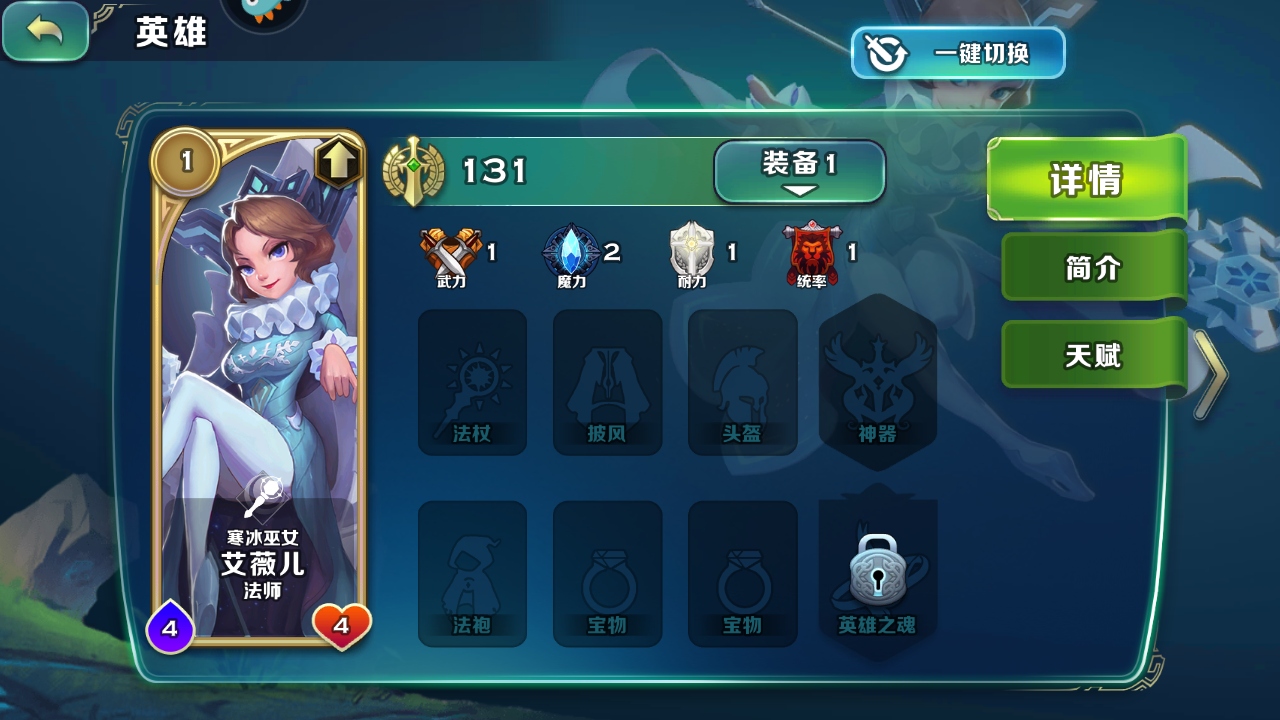The width and height of the screenshot is (1280, 720).
Task: Go back using the arrow button
Action: point(45,31)
